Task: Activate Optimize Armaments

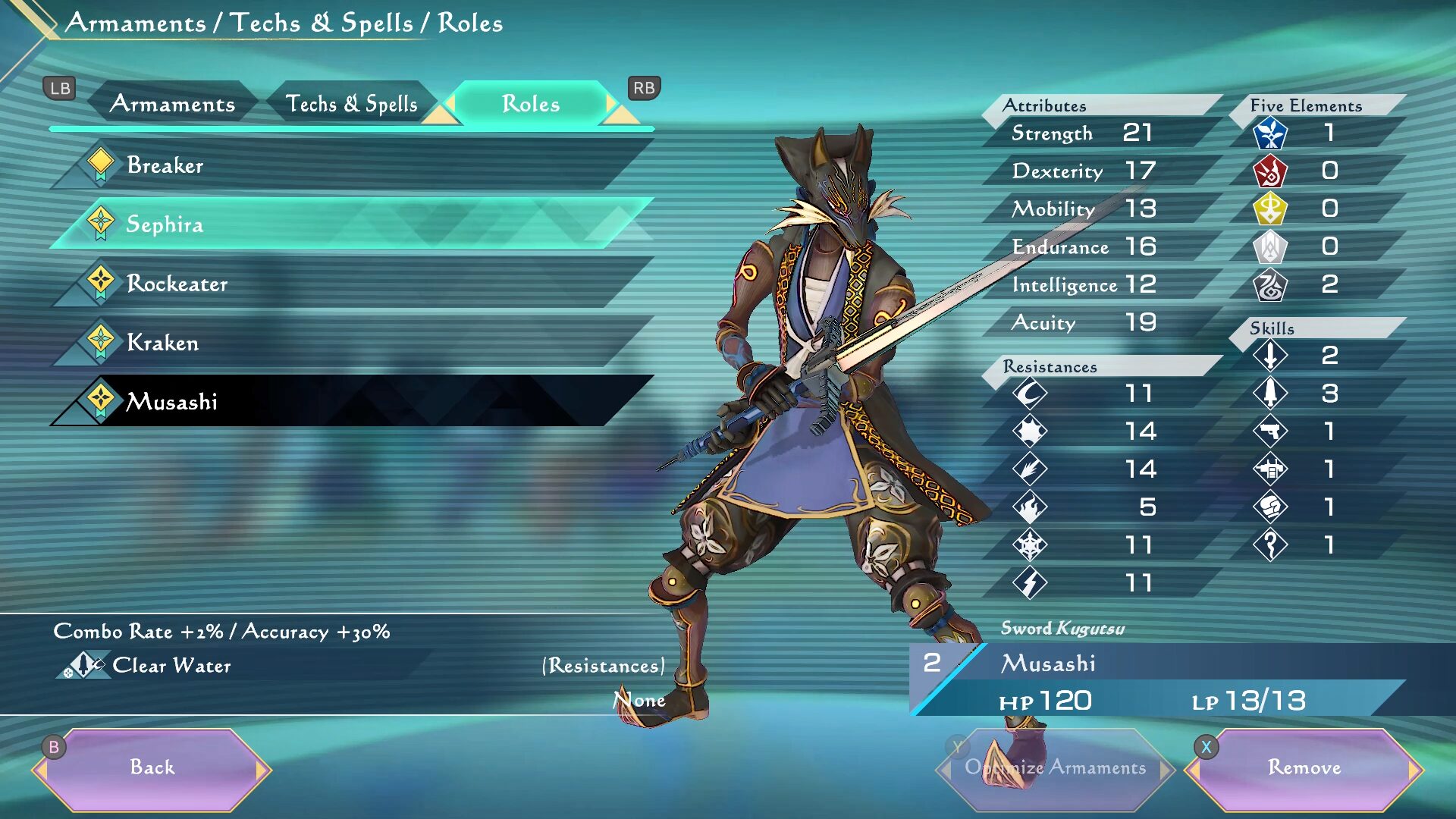Action: click(1055, 767)
